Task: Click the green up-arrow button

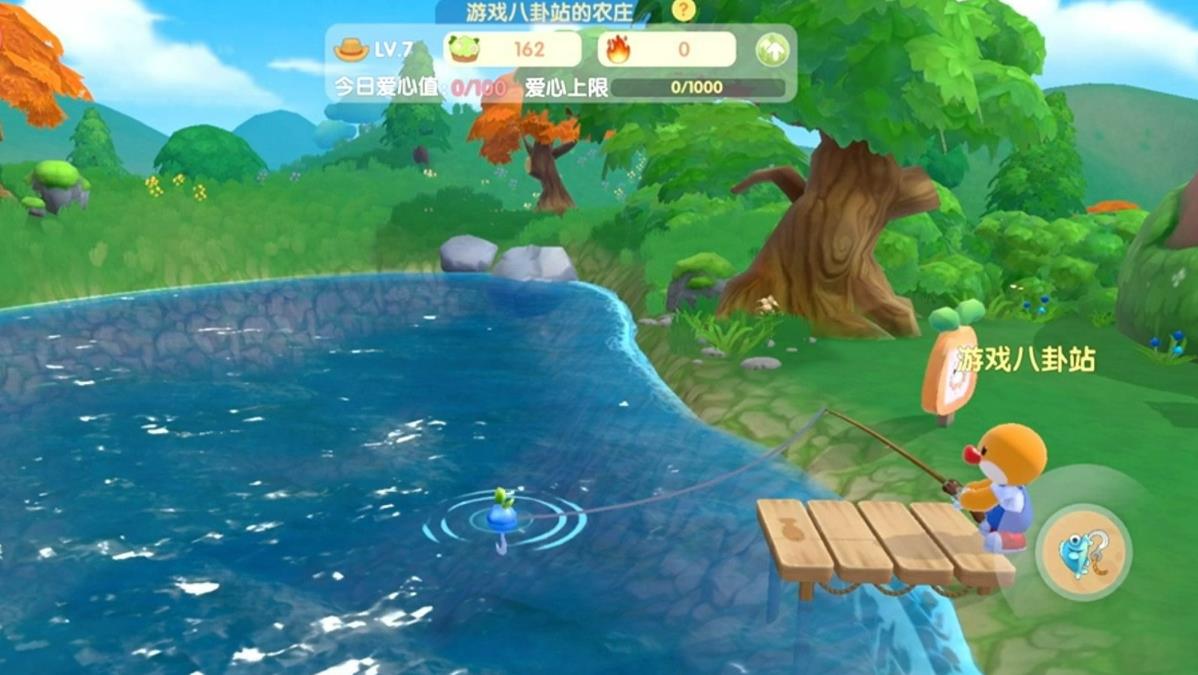Action: click(772, 50)
